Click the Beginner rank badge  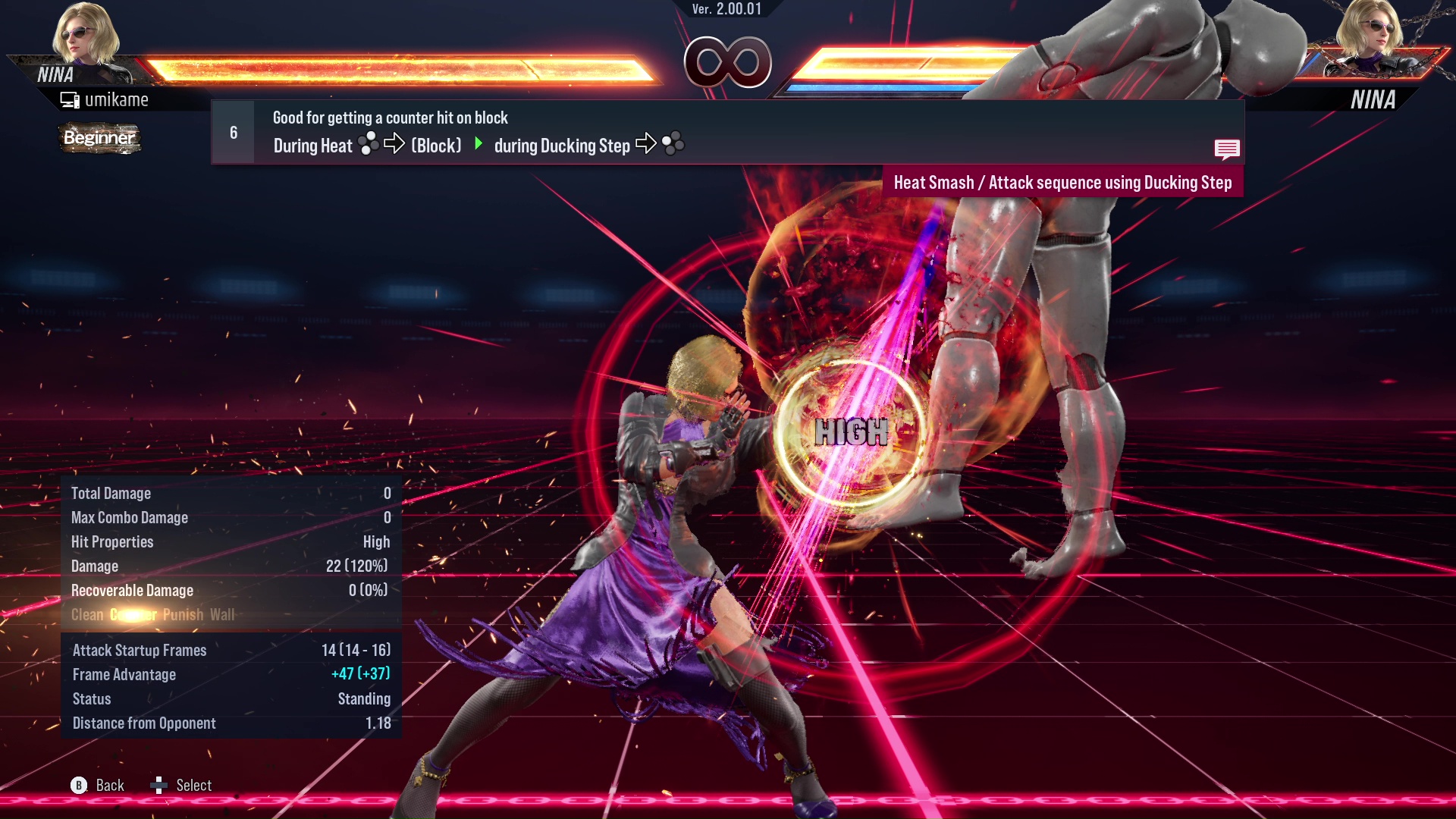(99, 139)
